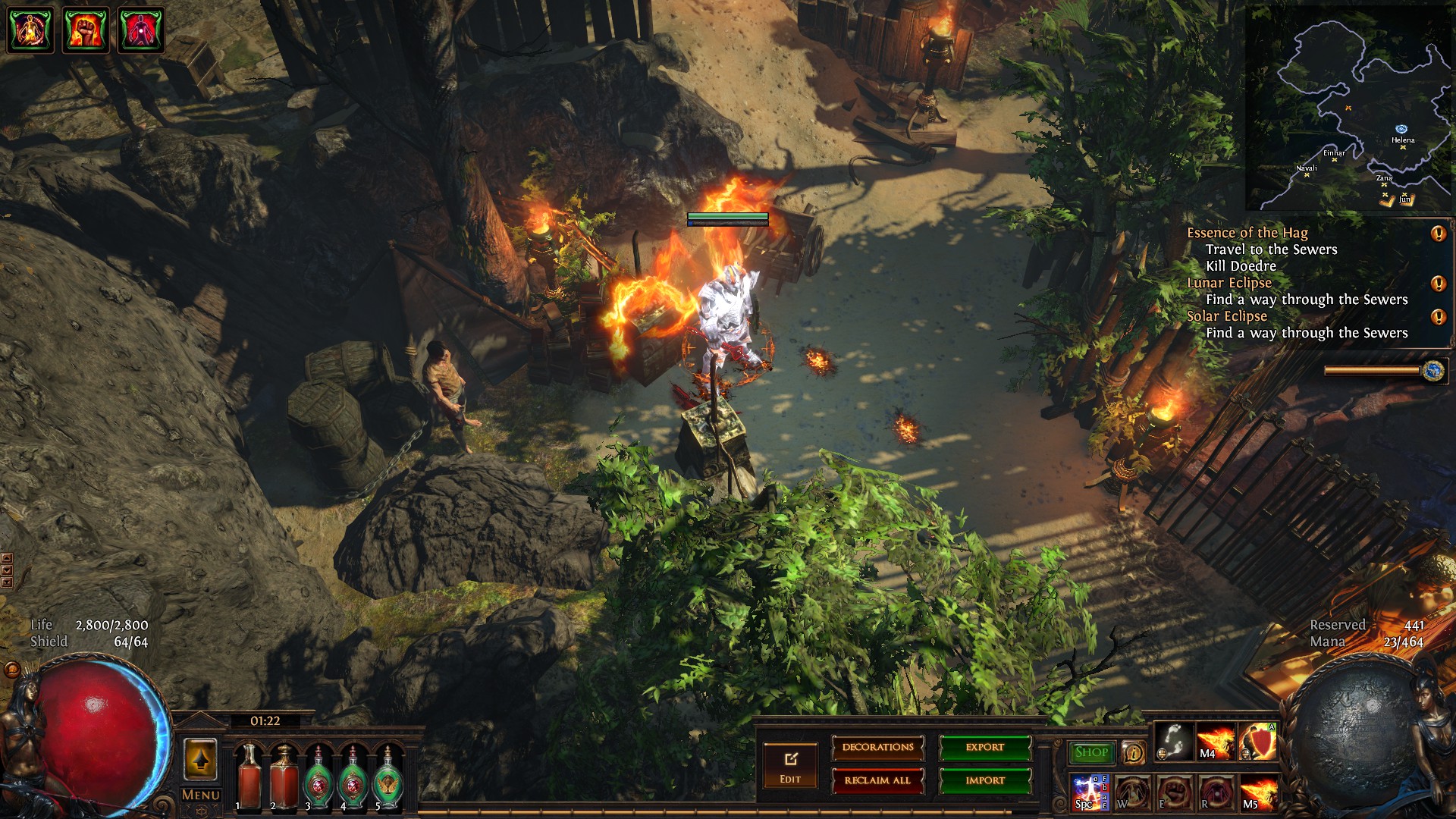Select the Lunar Eclipse quest entry
Image resolution: width=1456 pixels, height=819 pixels.
[x=1228, y=283]
